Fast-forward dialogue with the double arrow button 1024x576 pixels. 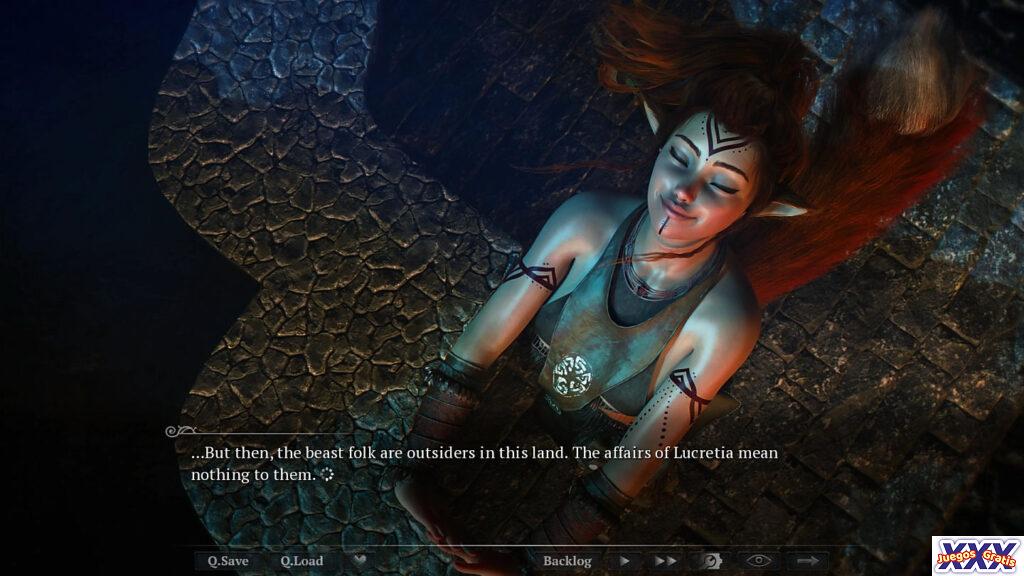click(665, 561)
